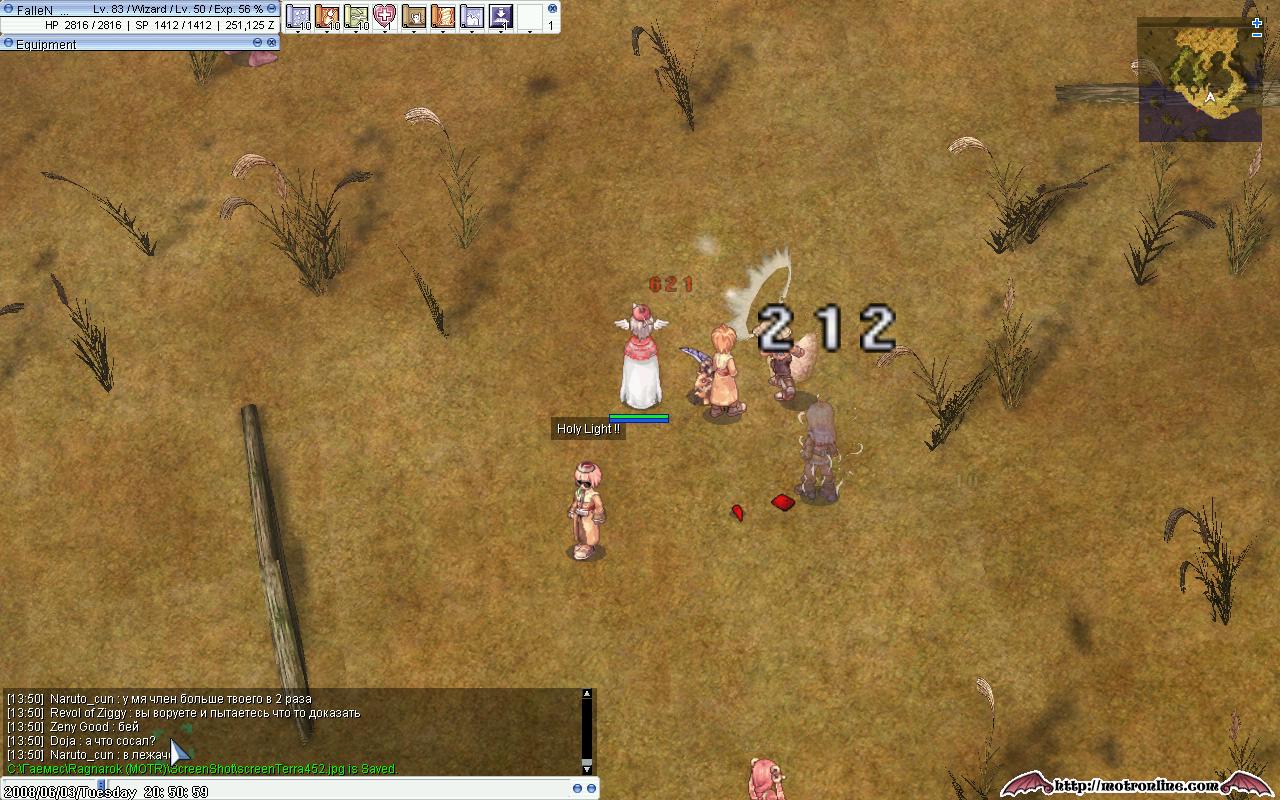1280x800 pixels.
Task: Zoom out the minimap with the minus button
Action: pos(1257,35)
